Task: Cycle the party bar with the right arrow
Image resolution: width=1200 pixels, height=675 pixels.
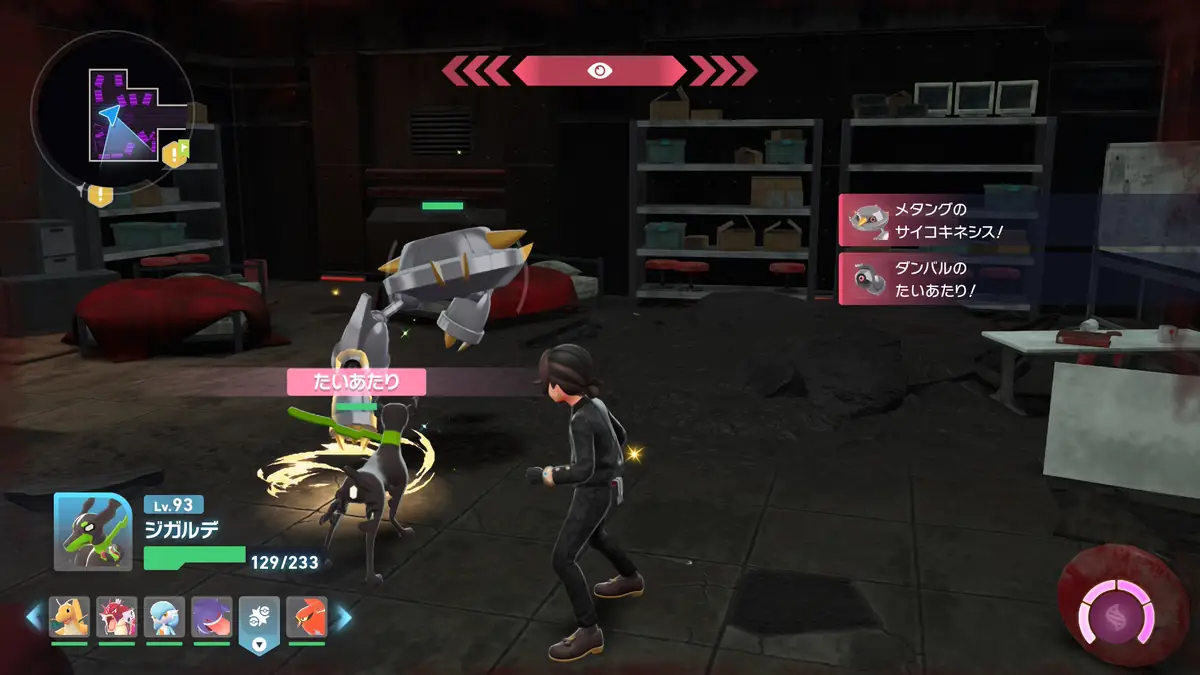Action: 343,618
